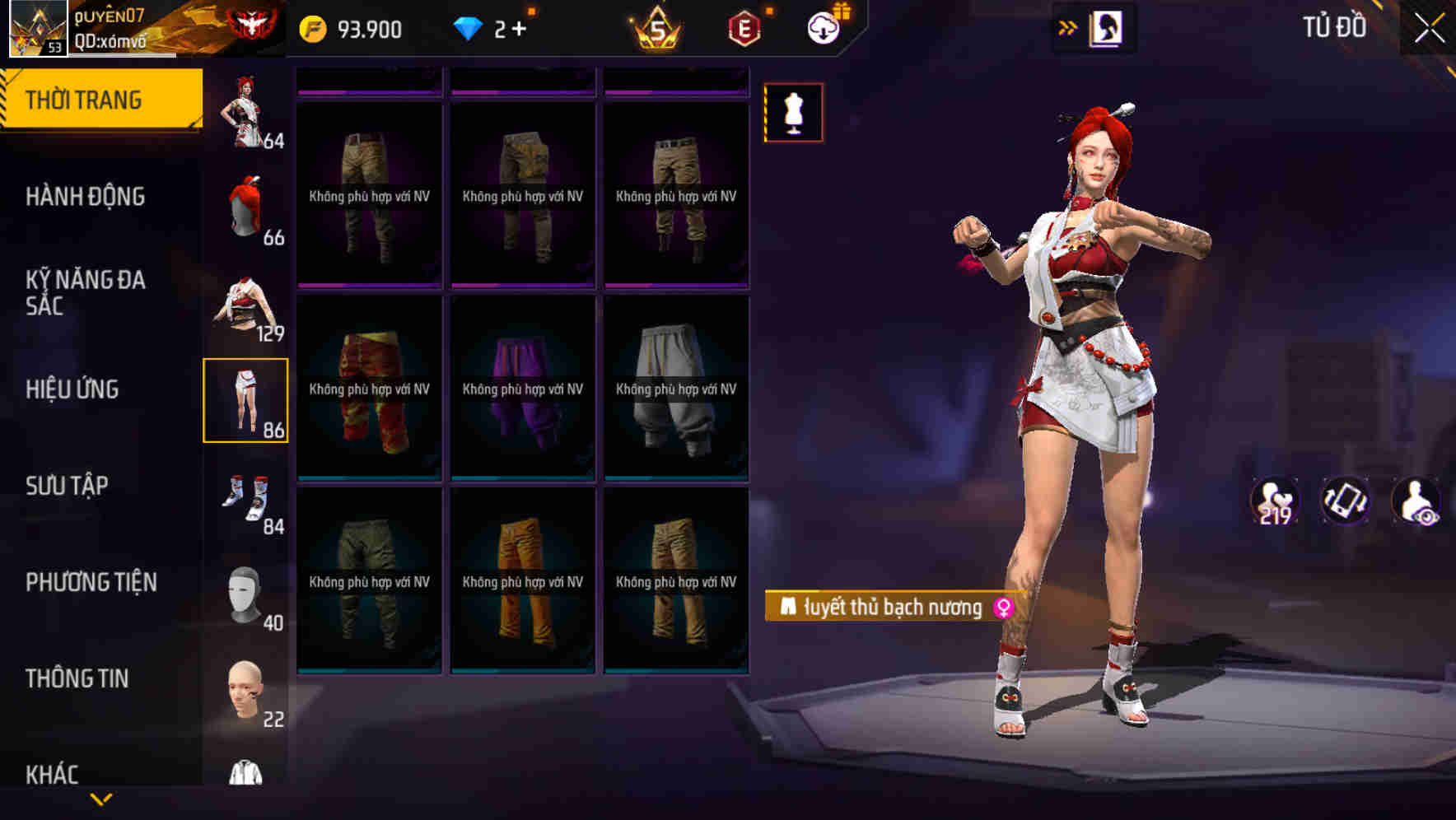This screenshot has height=820, width=1456.
Task: Click the red E badge icon
Action: coord(744,28)
